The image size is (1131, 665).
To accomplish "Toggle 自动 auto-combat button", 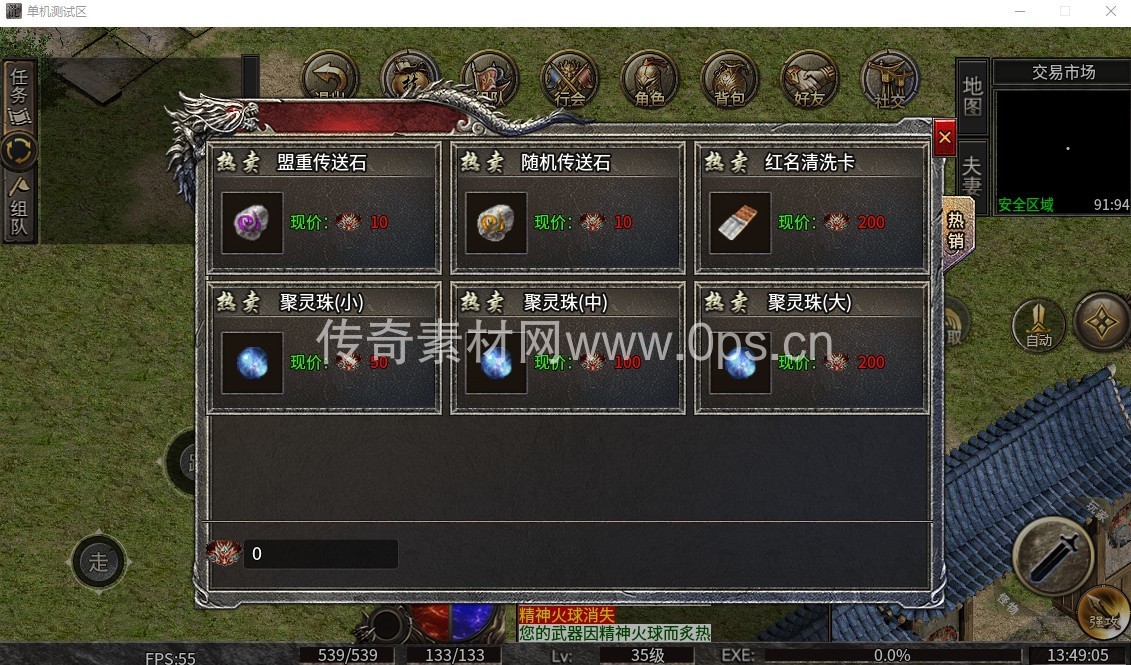I will pyautogui.click(x=1039, y=324).
